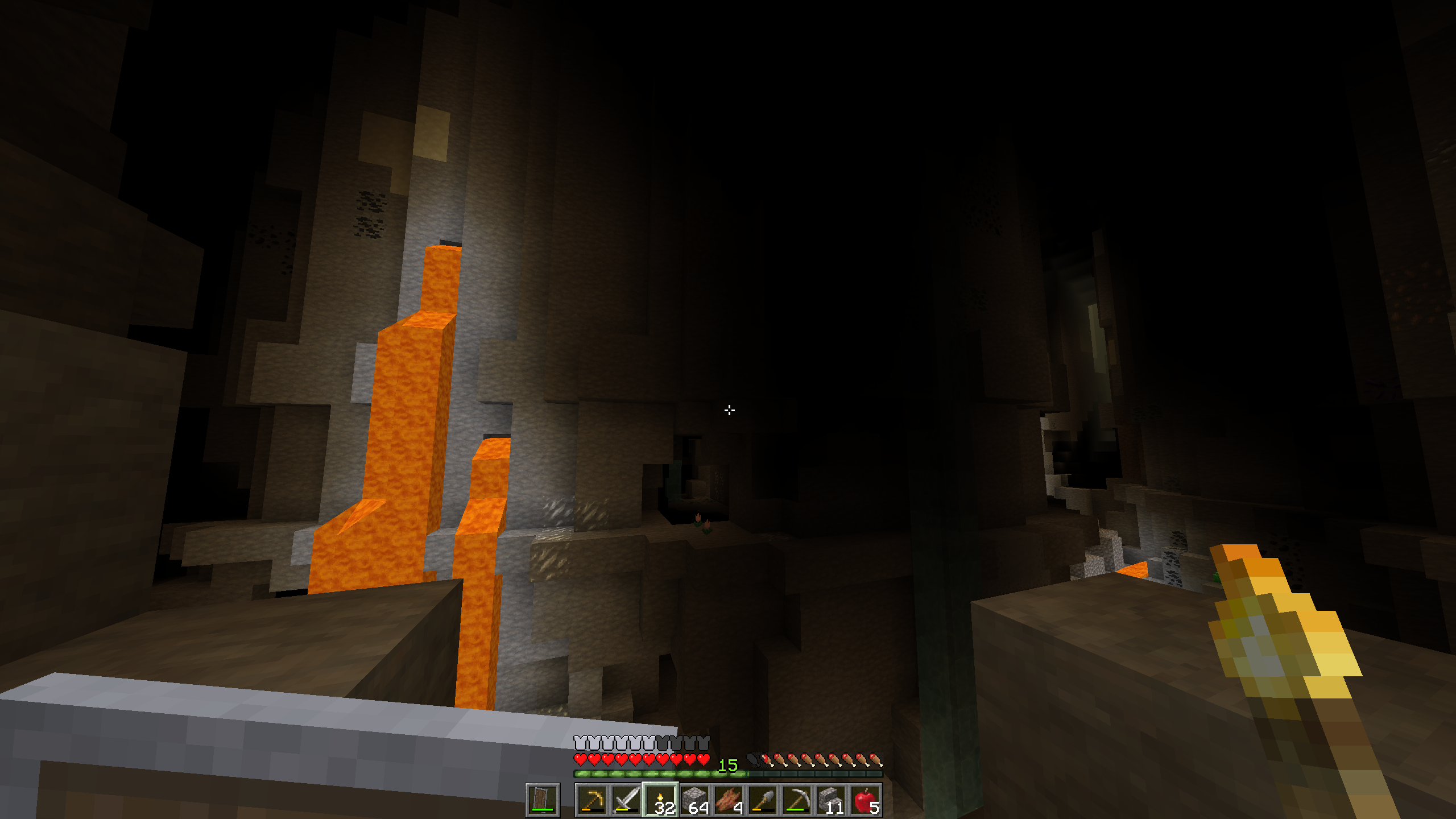1456x819 pixels.
Task: Switch to the stone shovel slot
Action: pyautogui.click(x=763, y=800)
